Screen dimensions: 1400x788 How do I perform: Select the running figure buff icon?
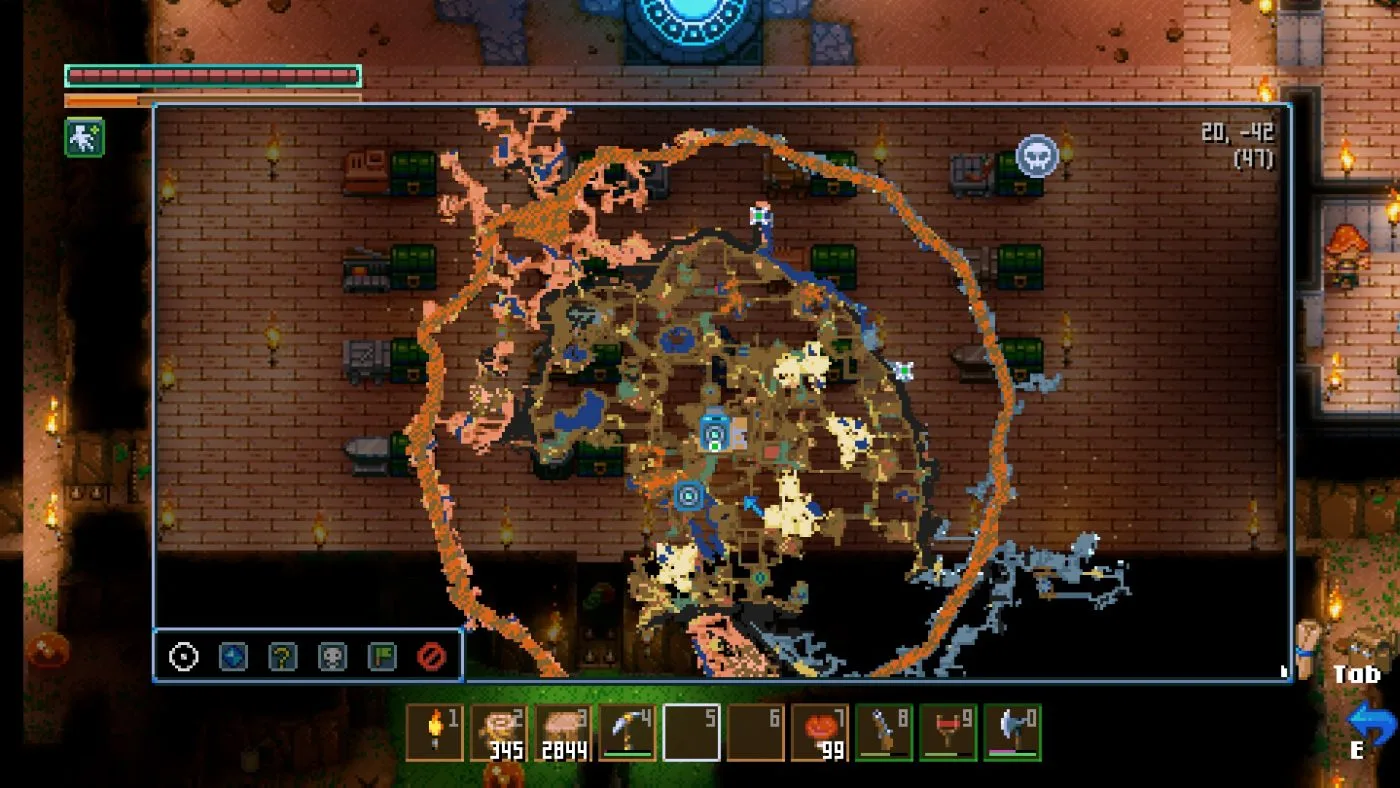click(85, 137)
